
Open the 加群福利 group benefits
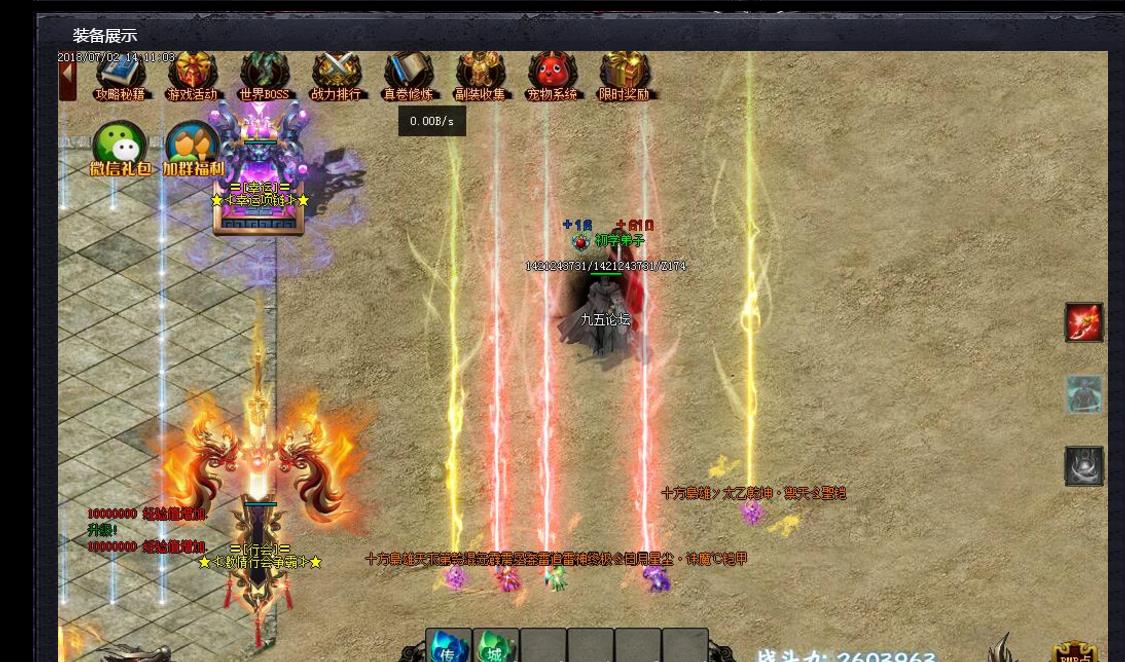[x=193, y=150]
